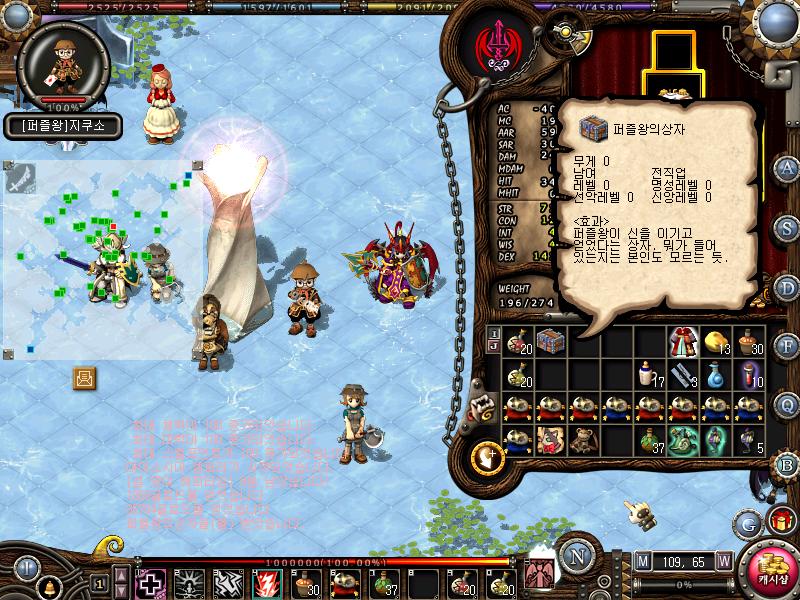Choose the blue flask potion
Screen dimensions: 800x600
coord(715,374)
